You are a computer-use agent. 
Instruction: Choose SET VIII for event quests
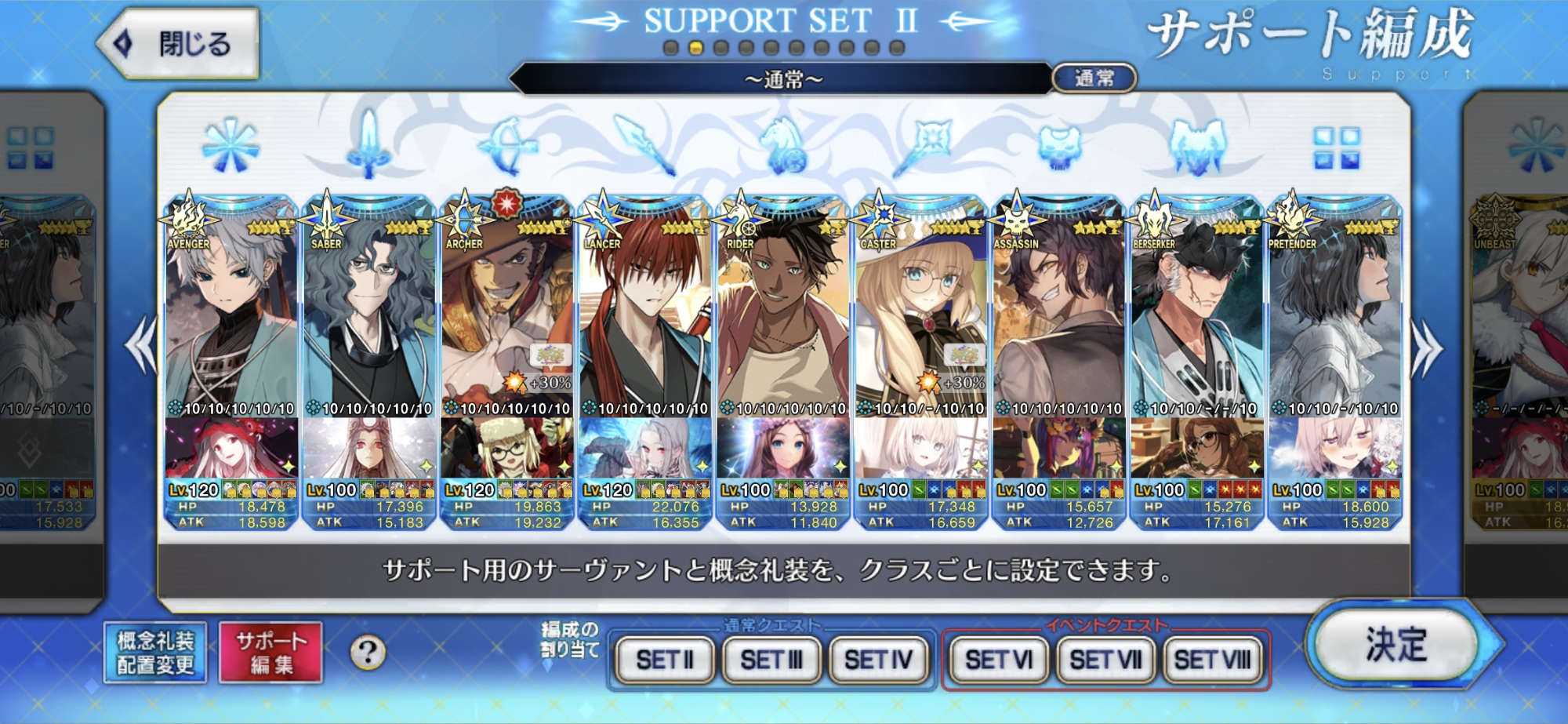tap(1212, 660)
